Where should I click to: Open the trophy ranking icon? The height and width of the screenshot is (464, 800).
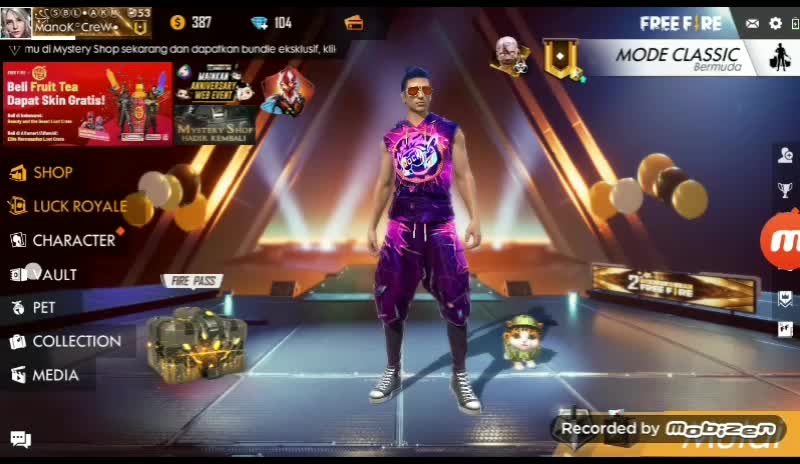pyautogui.click(x=786, y=190)
